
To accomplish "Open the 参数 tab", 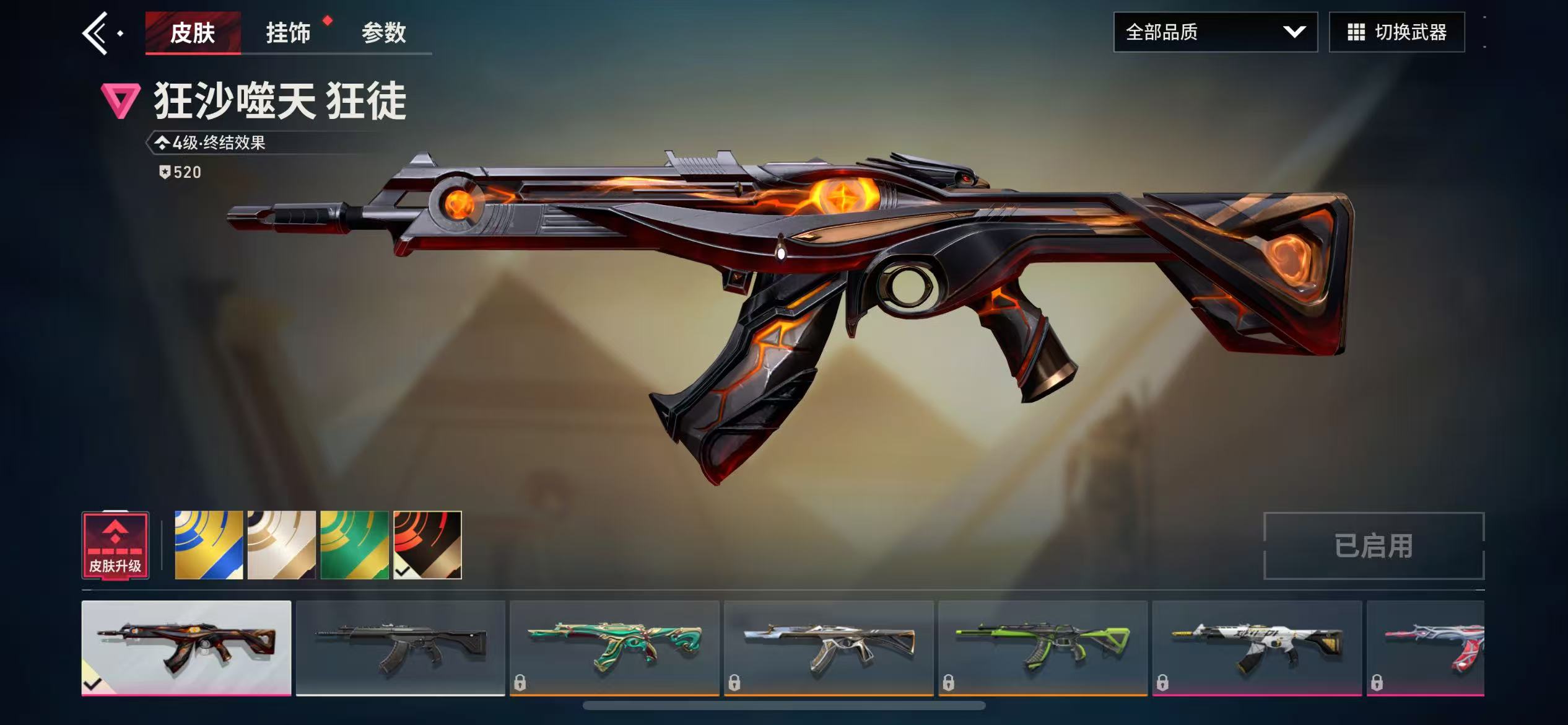I will 383,33.
